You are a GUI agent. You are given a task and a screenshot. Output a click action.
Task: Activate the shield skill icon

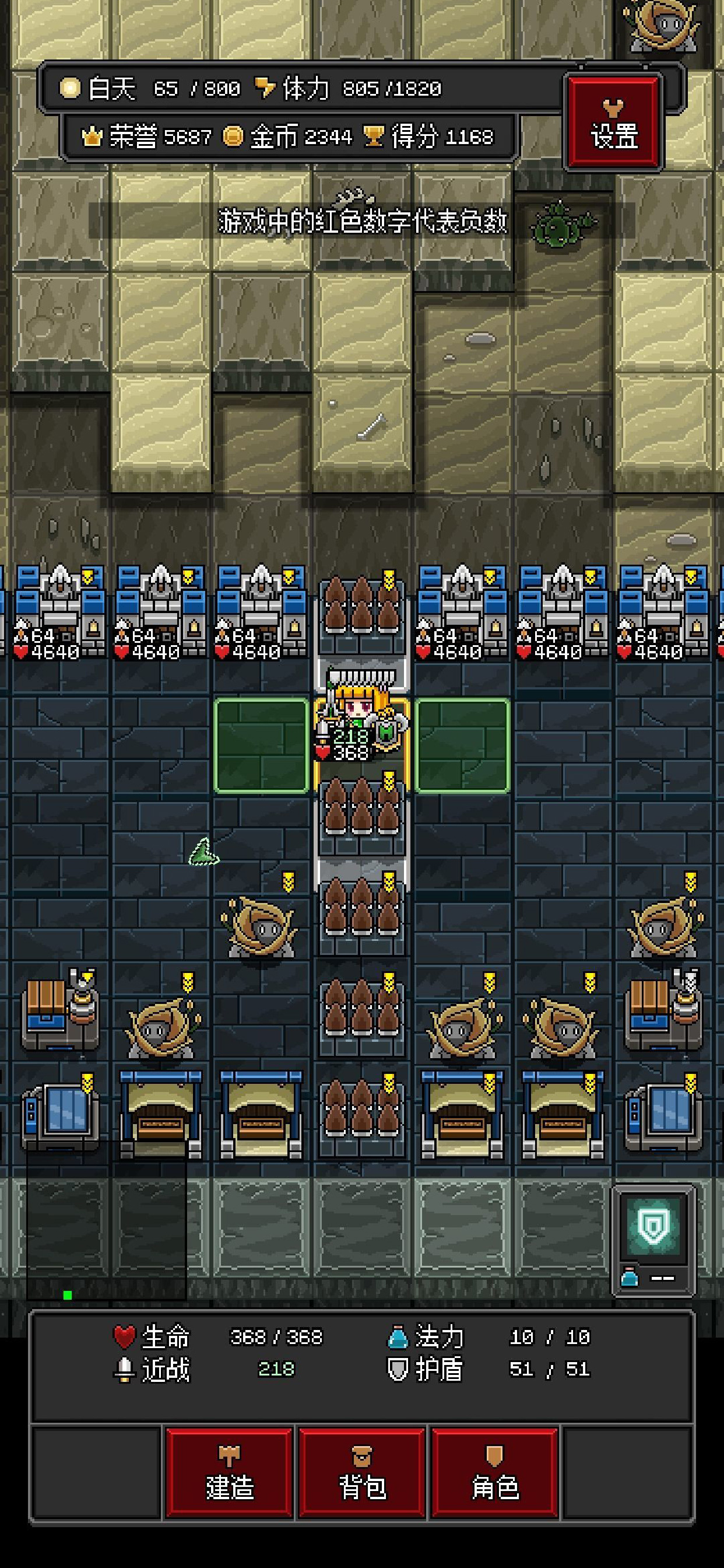tap(654, 1226)
